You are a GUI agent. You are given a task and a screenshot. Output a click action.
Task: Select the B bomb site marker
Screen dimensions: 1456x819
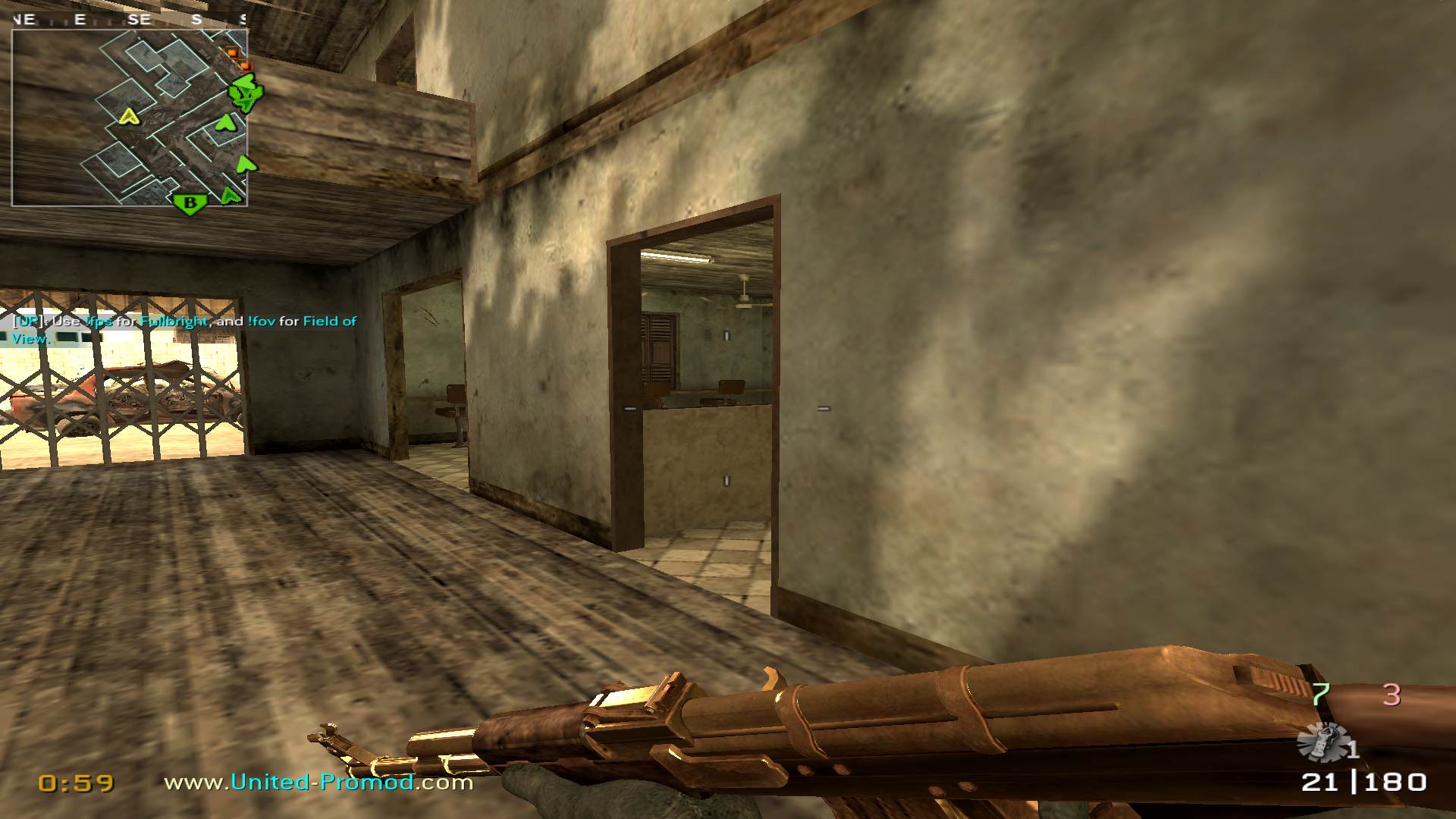(190, 203)
